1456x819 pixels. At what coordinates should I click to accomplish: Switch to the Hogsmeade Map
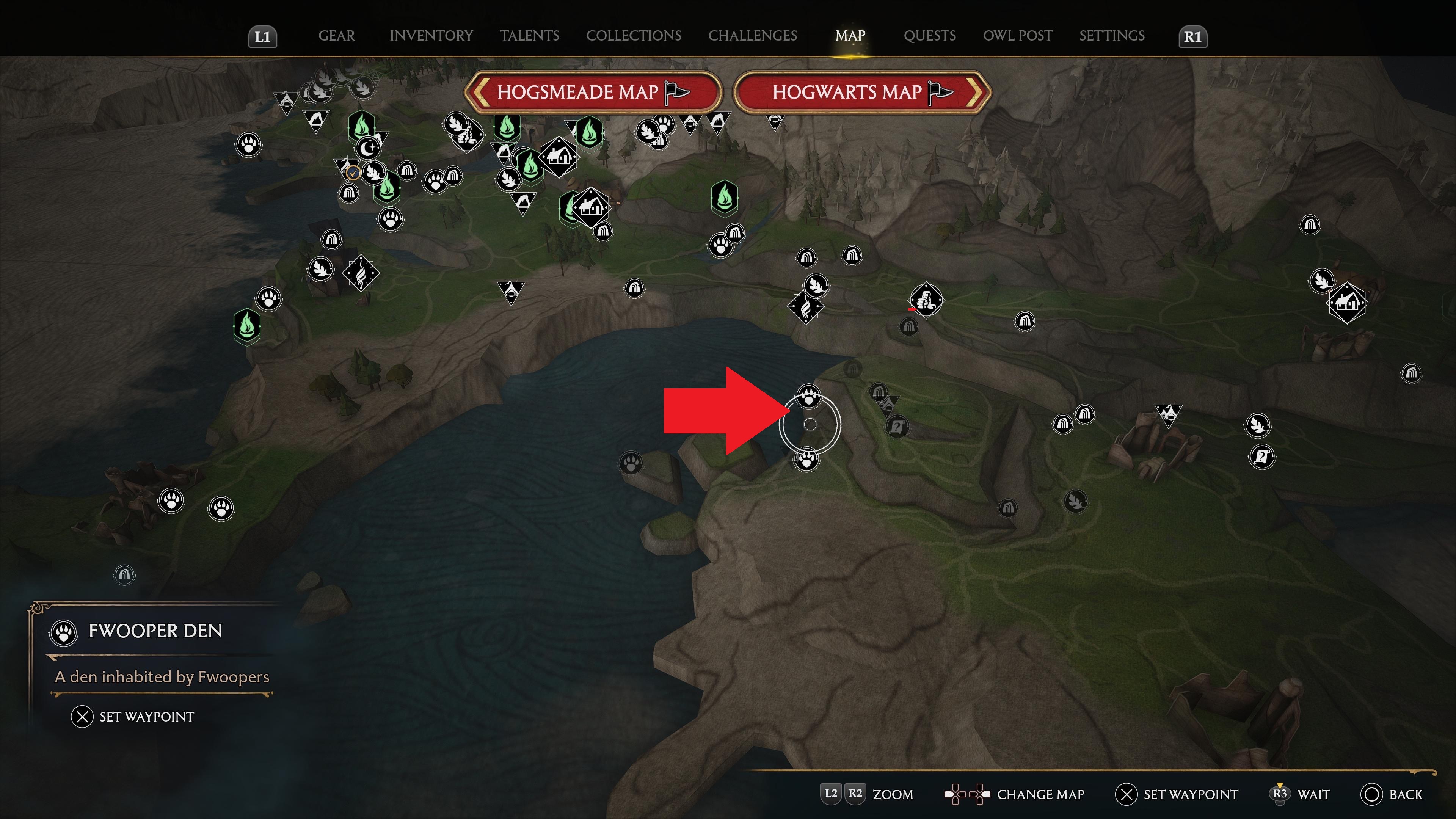coord(592,92)
